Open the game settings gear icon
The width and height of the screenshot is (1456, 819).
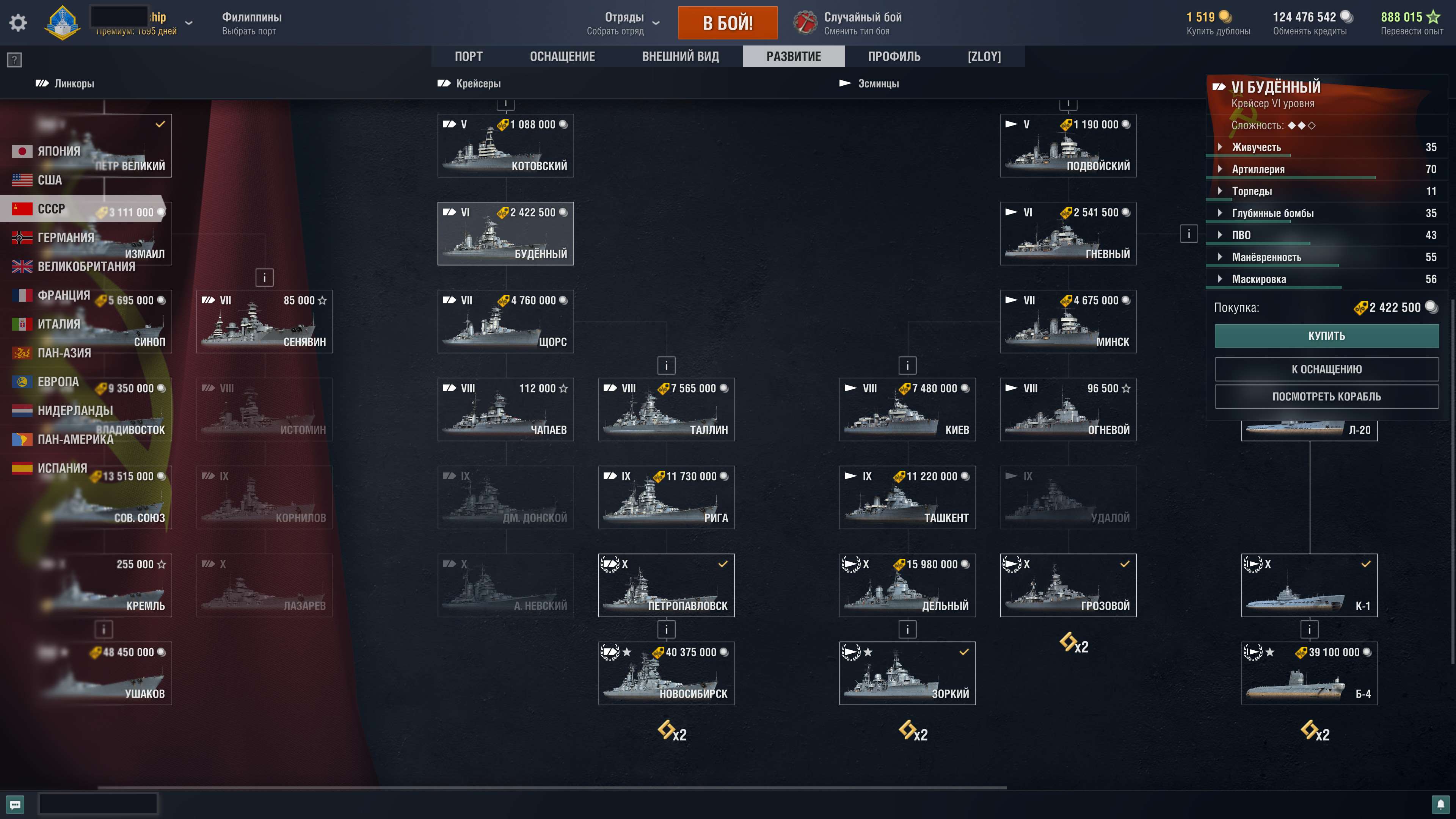click(x=17, y=22)
